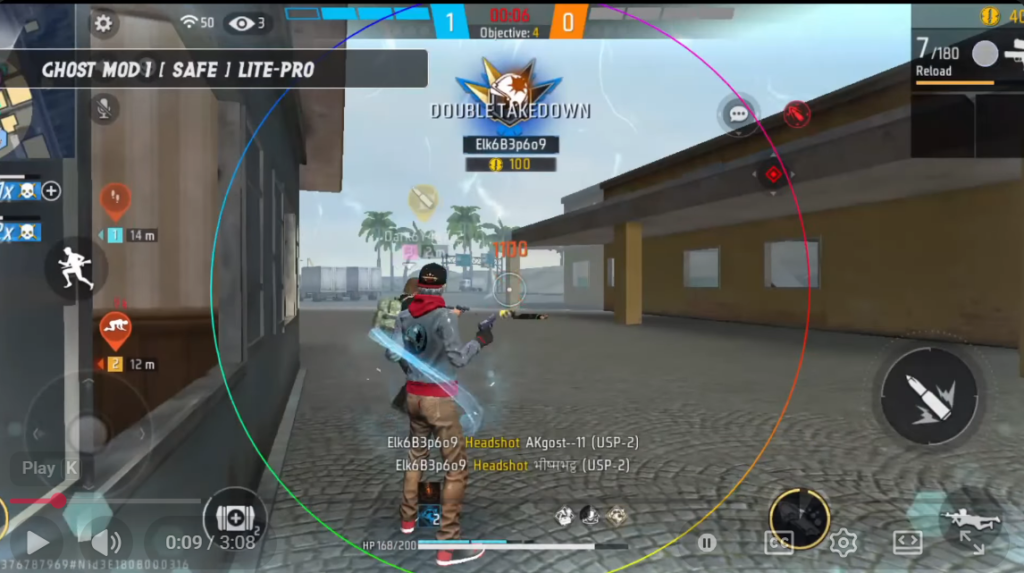Toggle the microphone icon

tap(104, 107)
